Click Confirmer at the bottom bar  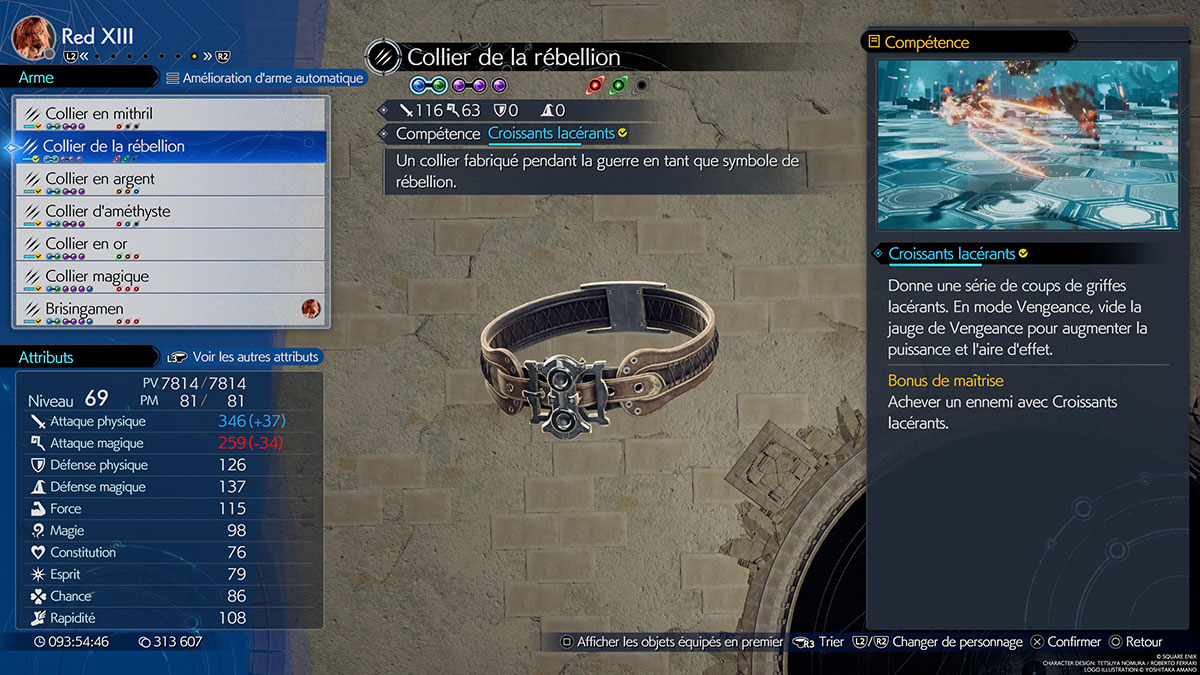[1066, 642]
